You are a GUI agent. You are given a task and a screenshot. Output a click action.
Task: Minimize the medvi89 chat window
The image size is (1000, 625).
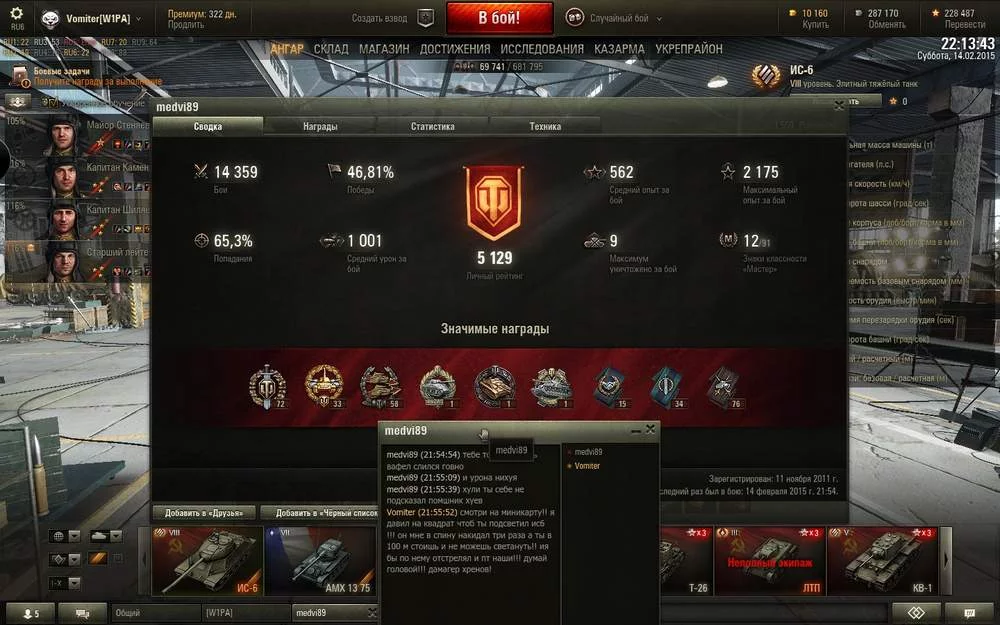coord(636,430)
